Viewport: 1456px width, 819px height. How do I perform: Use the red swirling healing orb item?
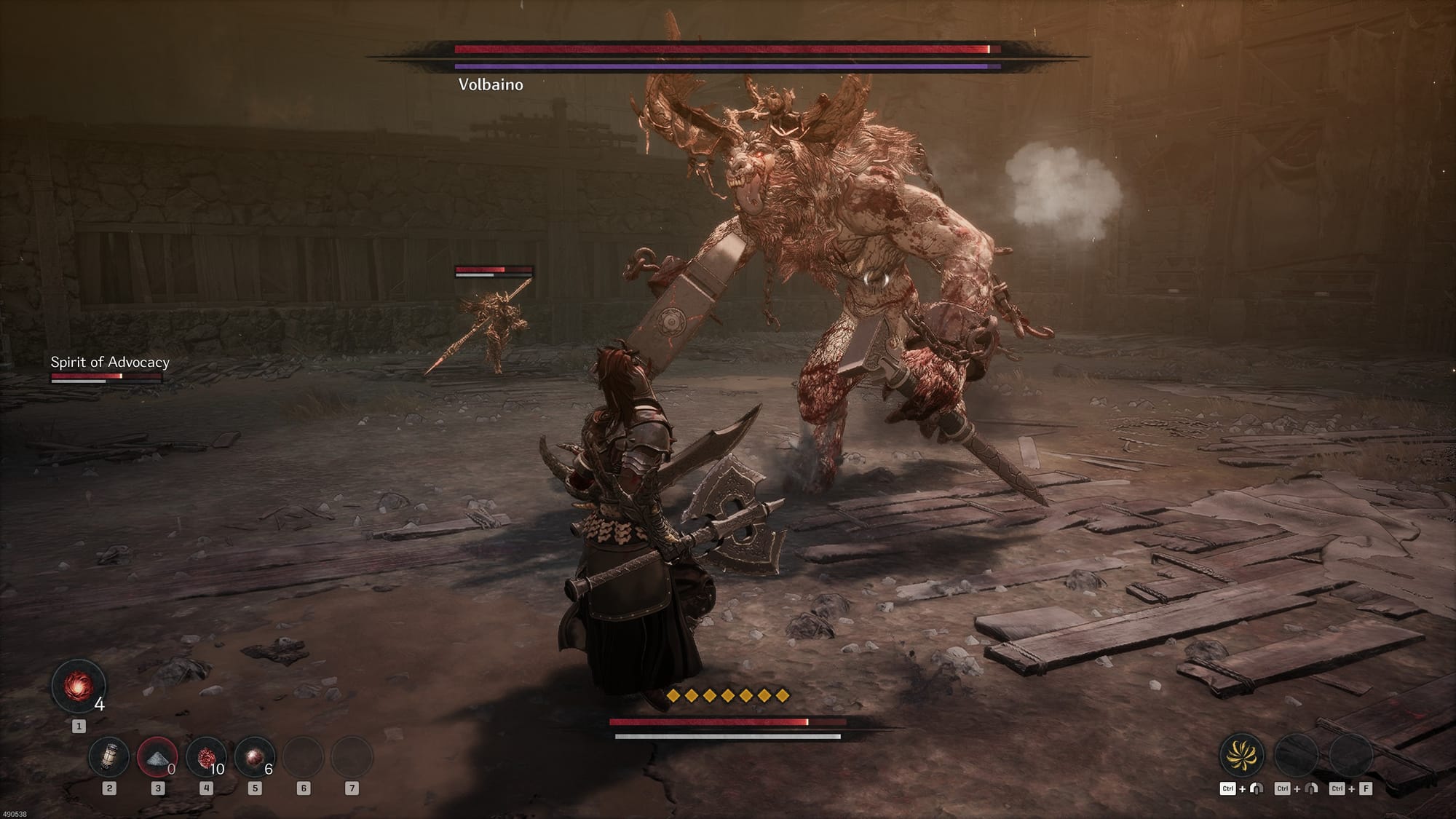click(x=78, y=687)
